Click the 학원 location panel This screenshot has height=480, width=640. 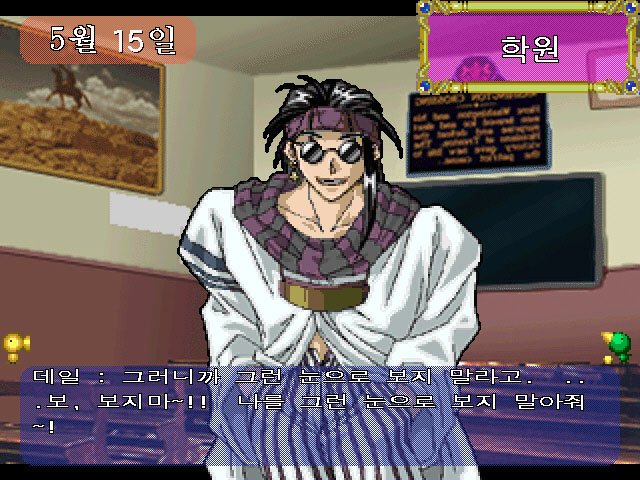526,47
